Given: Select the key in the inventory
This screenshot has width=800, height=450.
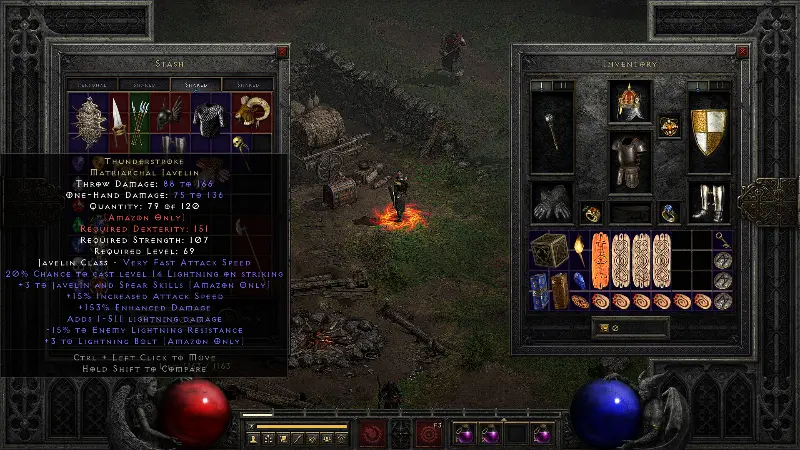Looking at the screenshot, I should point(723,239).
